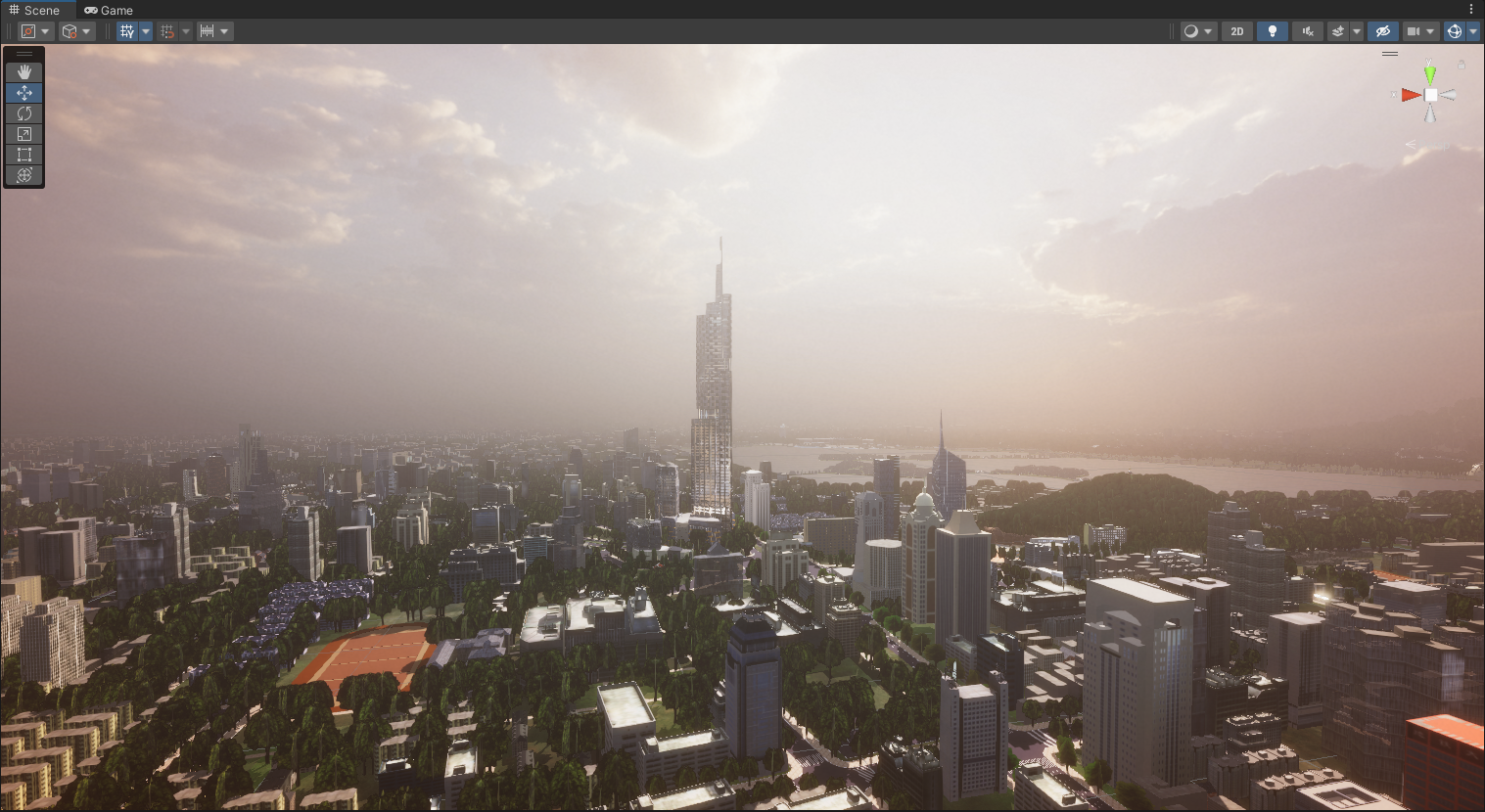Image resolution: width=1485 pixels, height=812 pixels.
Task: Activate the combined transform tool
Action: click(x=24, y=175)
